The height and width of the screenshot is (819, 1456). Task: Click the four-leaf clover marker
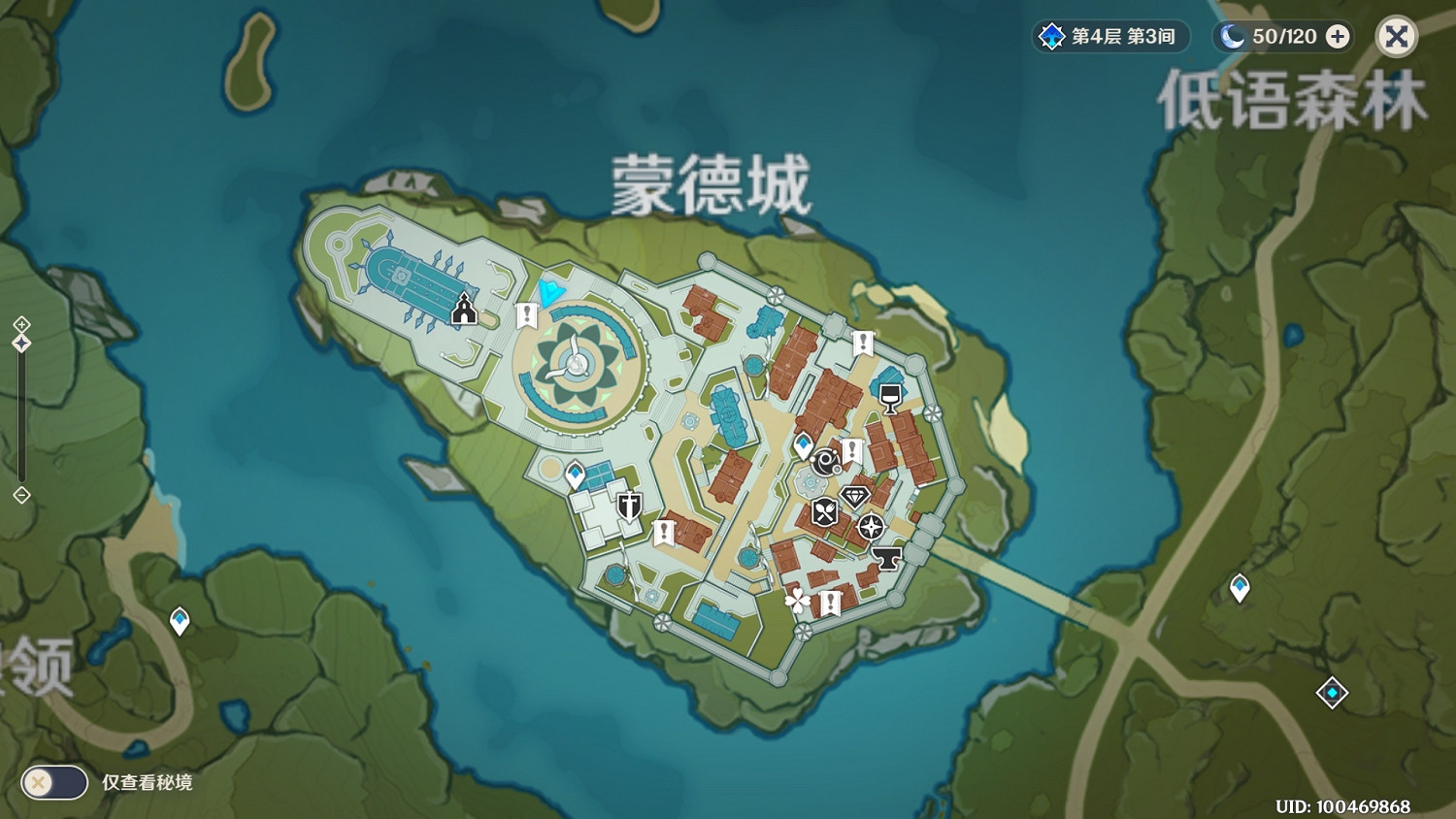tap(796, 603)
